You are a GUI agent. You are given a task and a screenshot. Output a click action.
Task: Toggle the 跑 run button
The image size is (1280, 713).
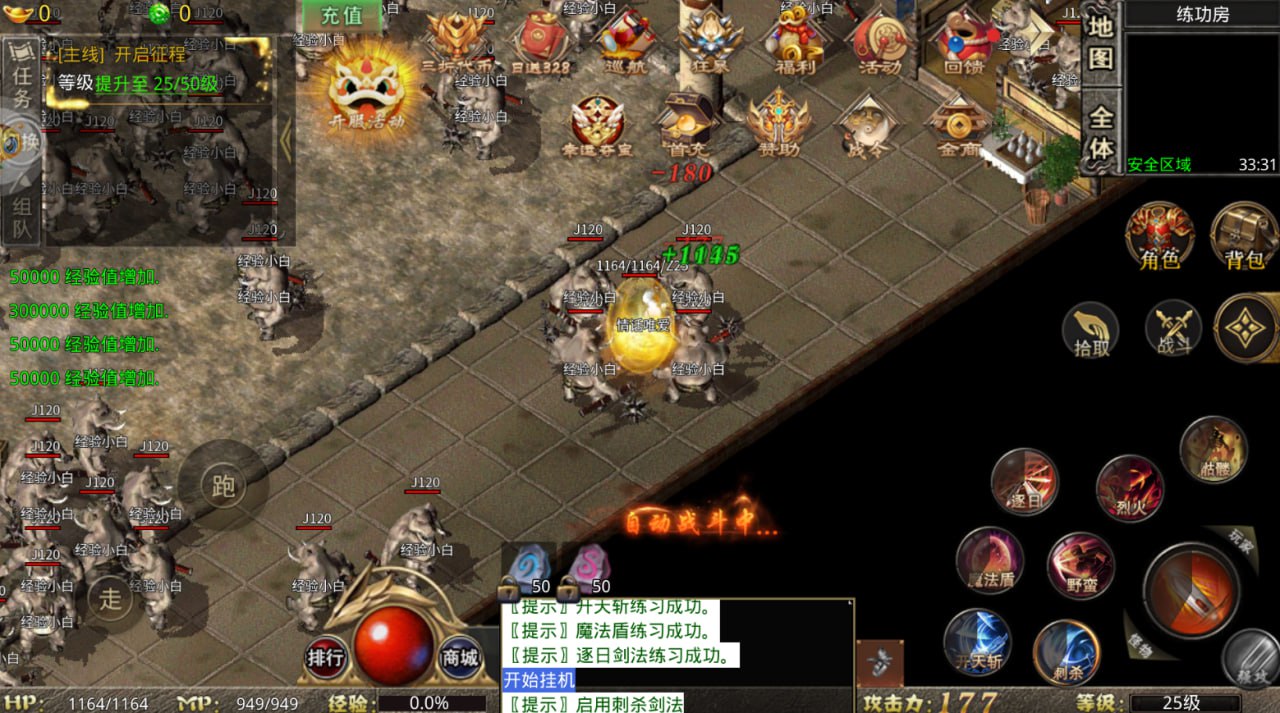223,486
